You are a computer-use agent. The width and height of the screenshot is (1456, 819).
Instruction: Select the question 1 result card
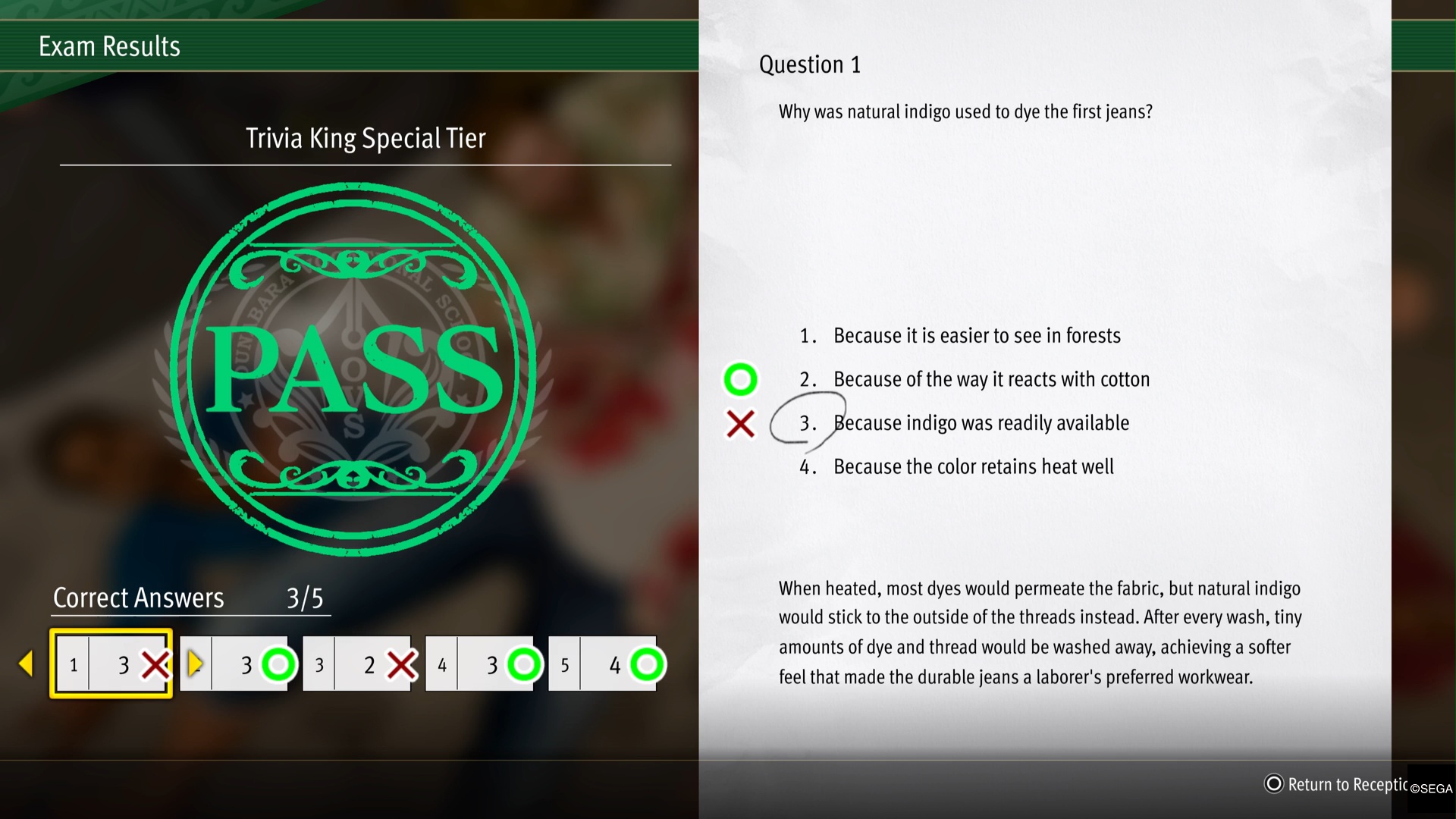[111, 664]
